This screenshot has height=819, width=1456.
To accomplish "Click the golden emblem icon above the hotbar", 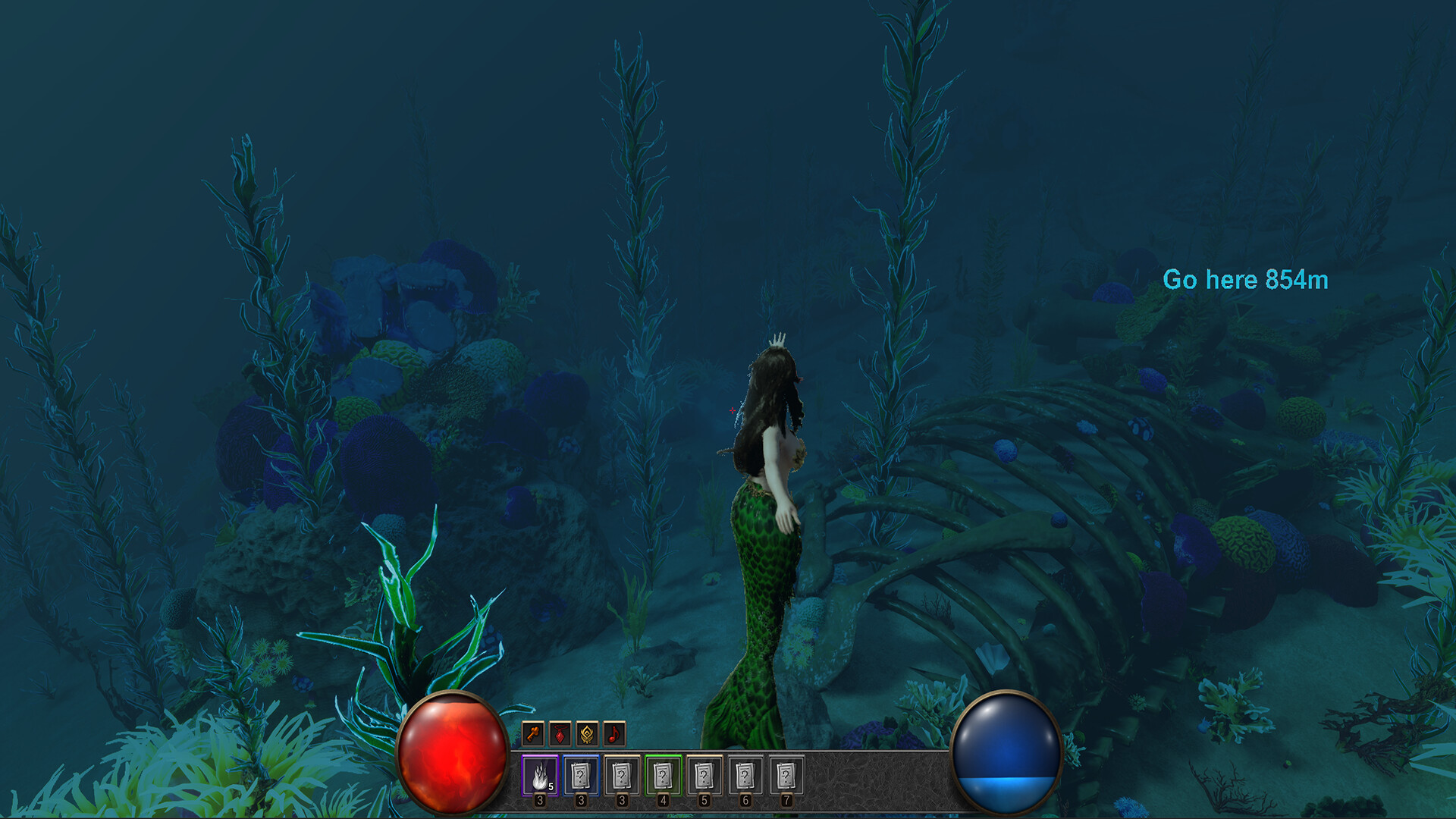I will pyautogui.click(x=587, y=734).
